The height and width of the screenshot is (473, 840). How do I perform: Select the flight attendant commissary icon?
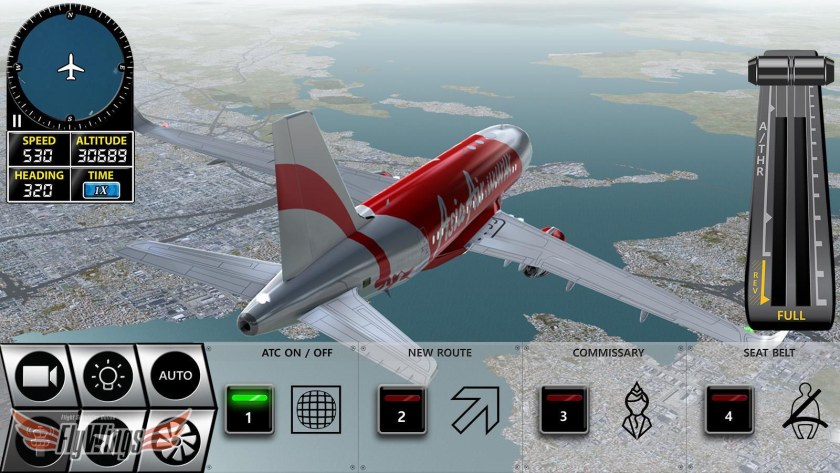tap(637, 409)
